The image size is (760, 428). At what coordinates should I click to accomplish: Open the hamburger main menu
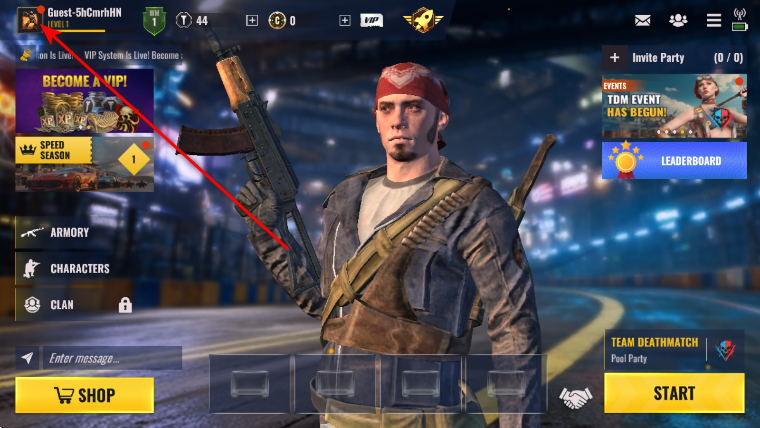713,20
